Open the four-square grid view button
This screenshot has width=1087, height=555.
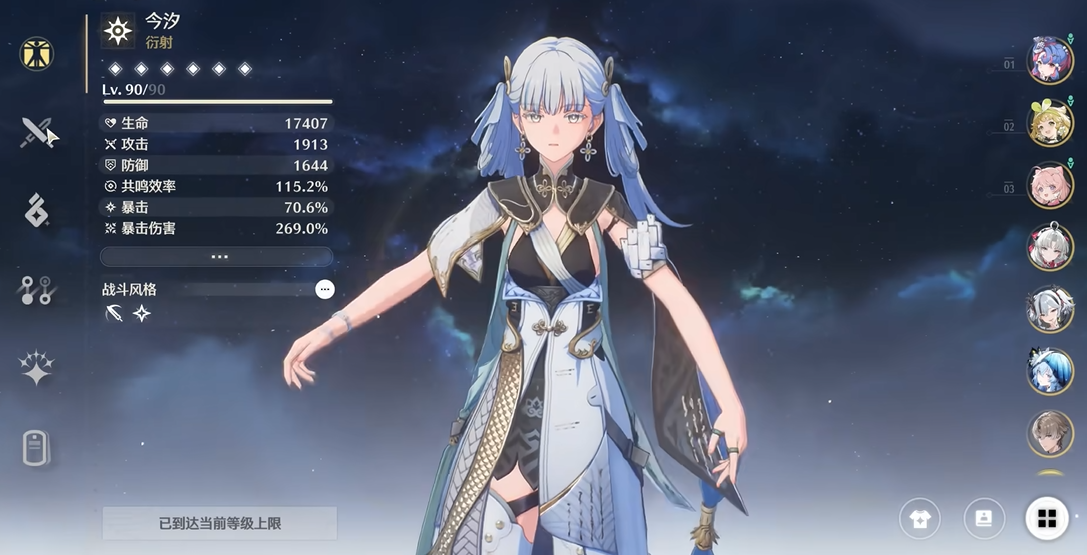(x=1046, y=518)
